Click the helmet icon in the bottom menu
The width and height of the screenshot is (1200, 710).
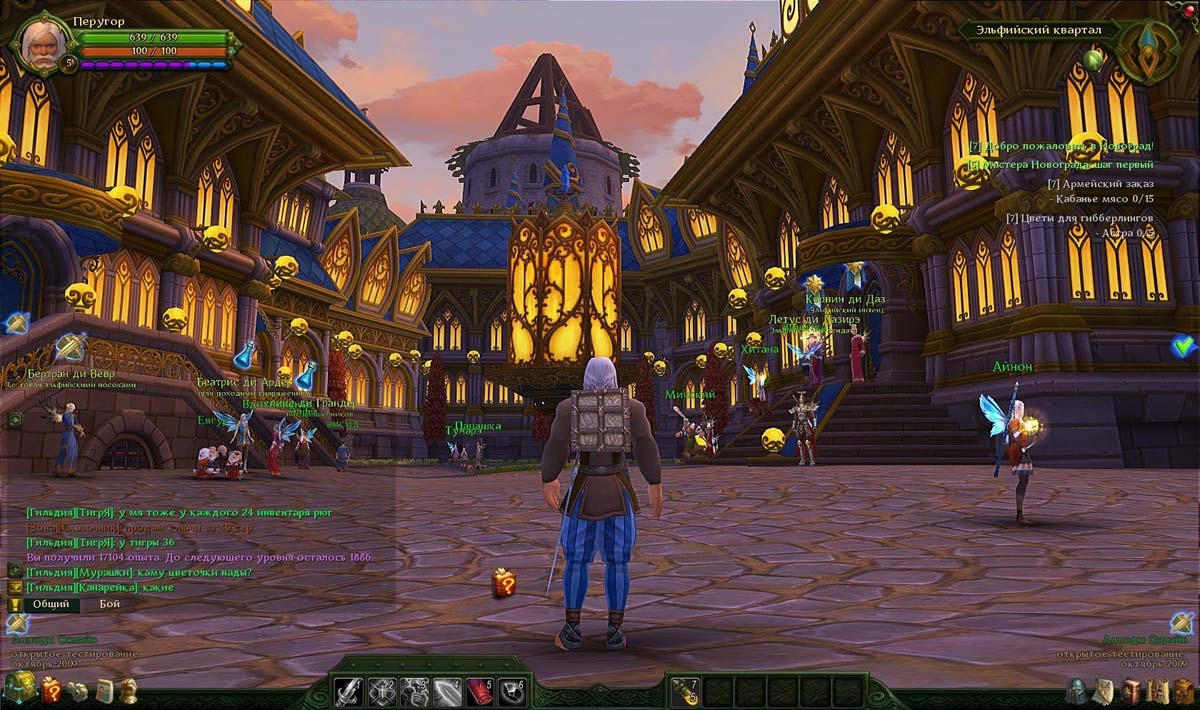coord(1076,690)
